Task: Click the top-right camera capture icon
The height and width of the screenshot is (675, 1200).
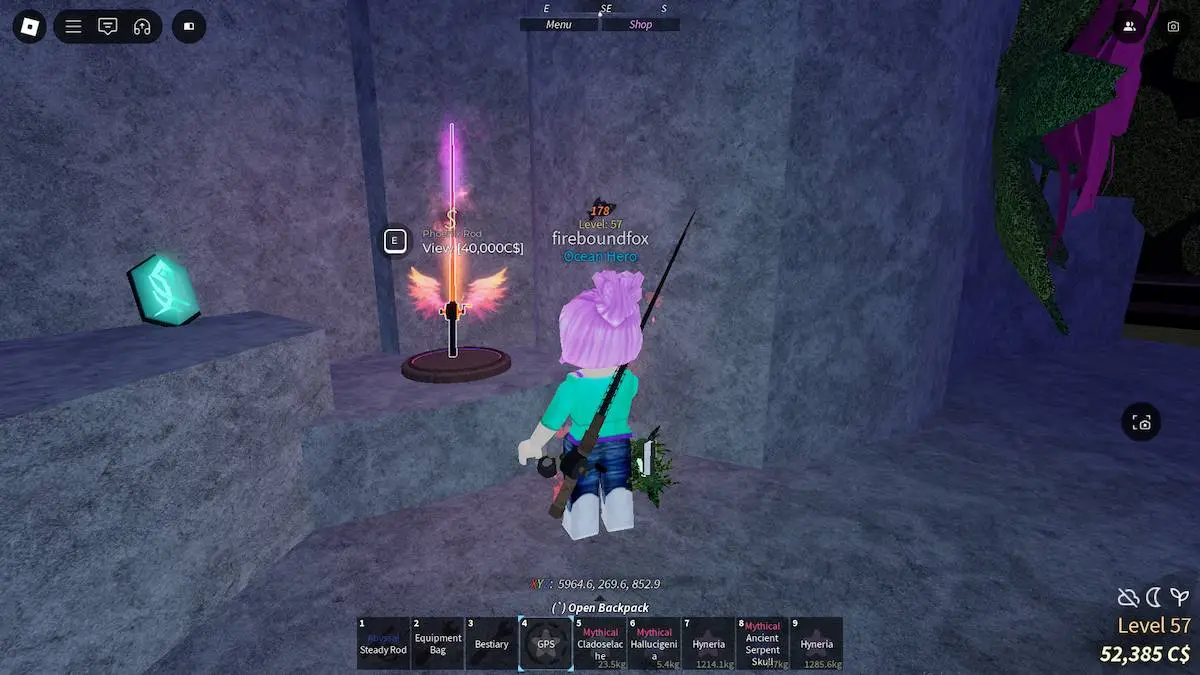Action: coord(1173,27)
